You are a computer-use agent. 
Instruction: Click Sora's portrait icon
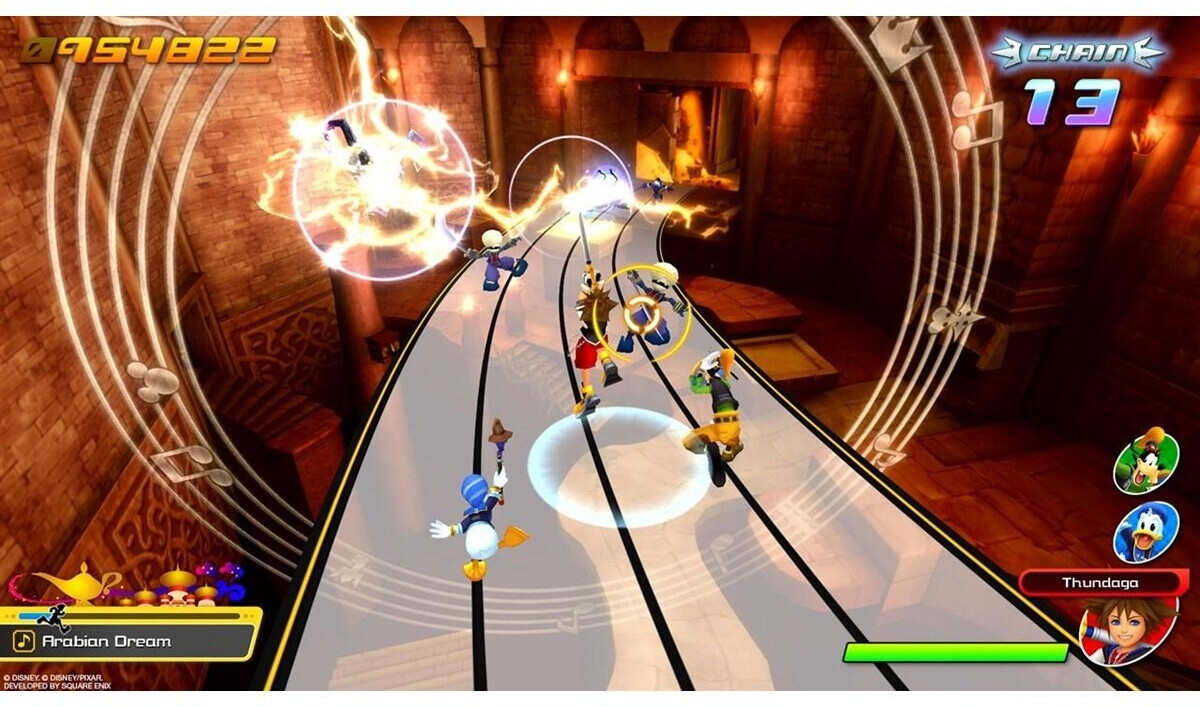coord(1129,627)
